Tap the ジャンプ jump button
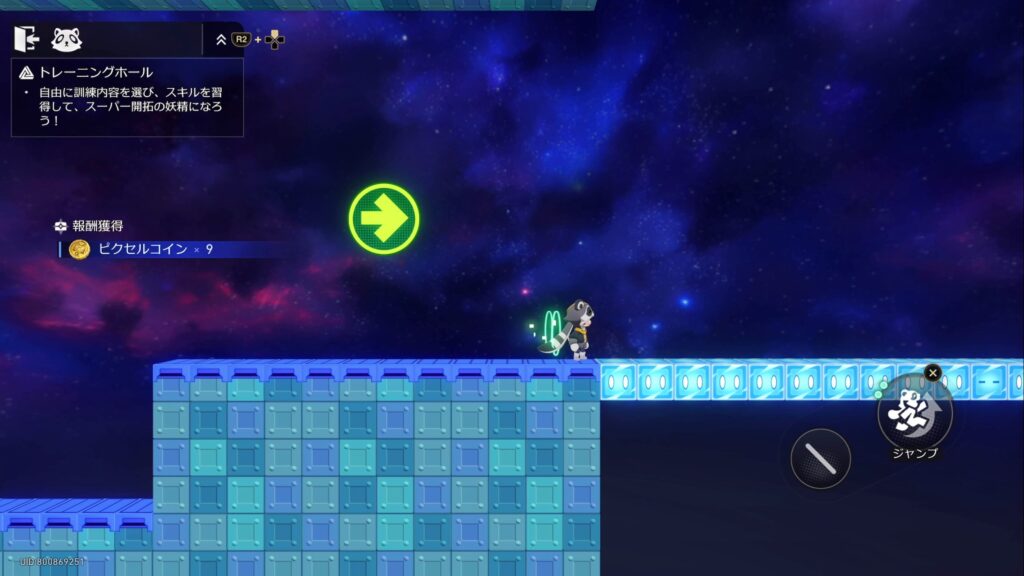Image resolution: width=1024 pixels, height=576 pixels. 914,411
